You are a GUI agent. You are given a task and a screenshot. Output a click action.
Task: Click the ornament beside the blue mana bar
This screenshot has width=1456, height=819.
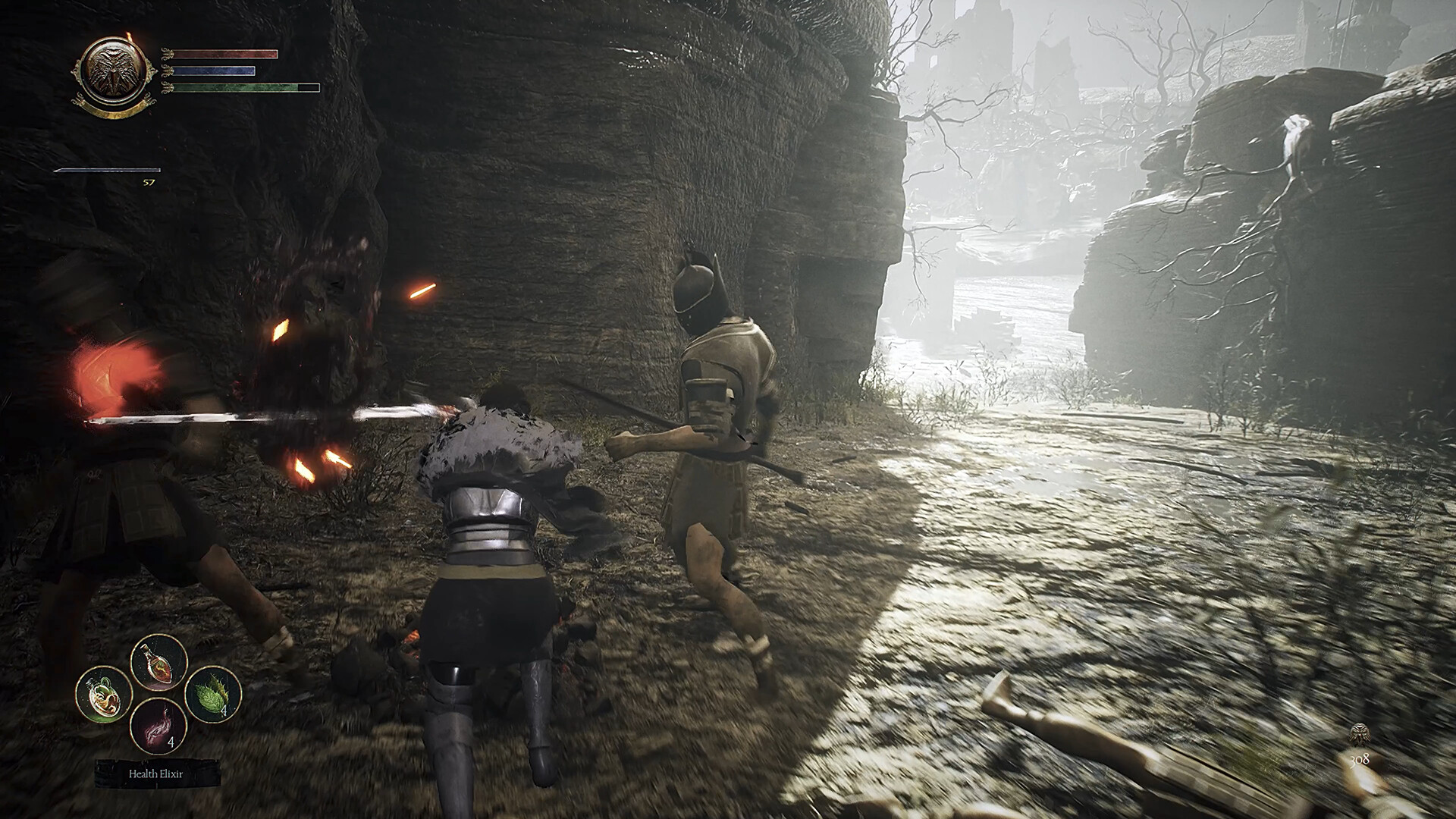[x=167, y=71]
